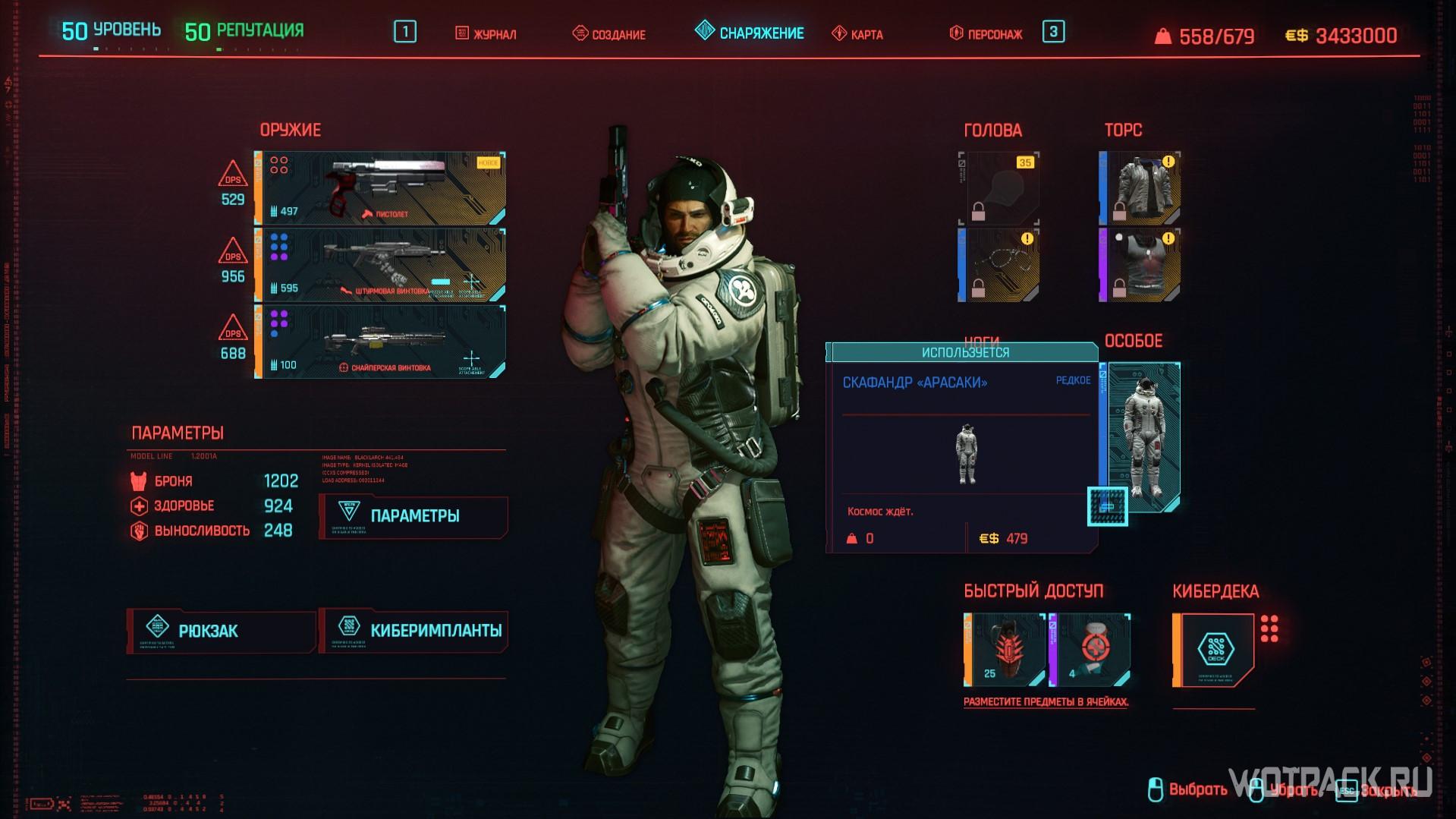The width and height of the screenshot is (1456, 819).
Task: Choose the assault rifle weapon slot
Action: pyautogui.click(x=380, y=265)
